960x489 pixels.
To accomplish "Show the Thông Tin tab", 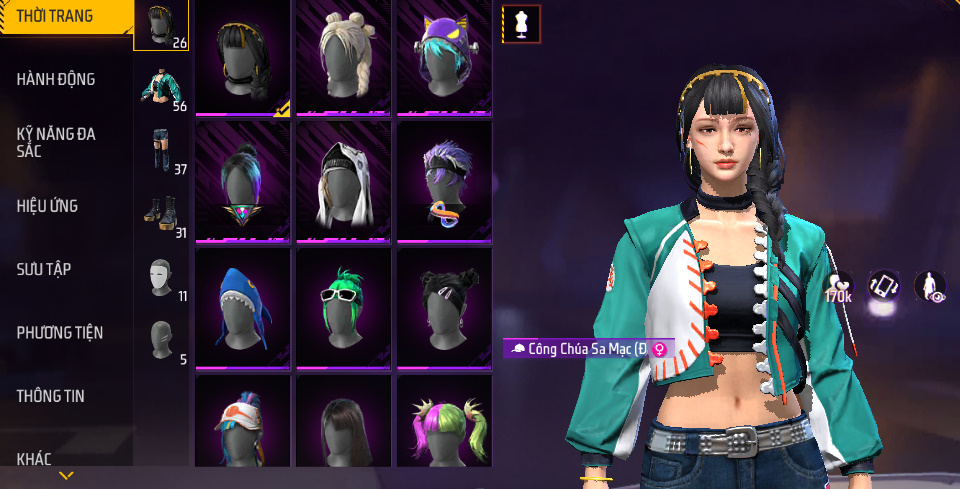I will click(50, 396).
